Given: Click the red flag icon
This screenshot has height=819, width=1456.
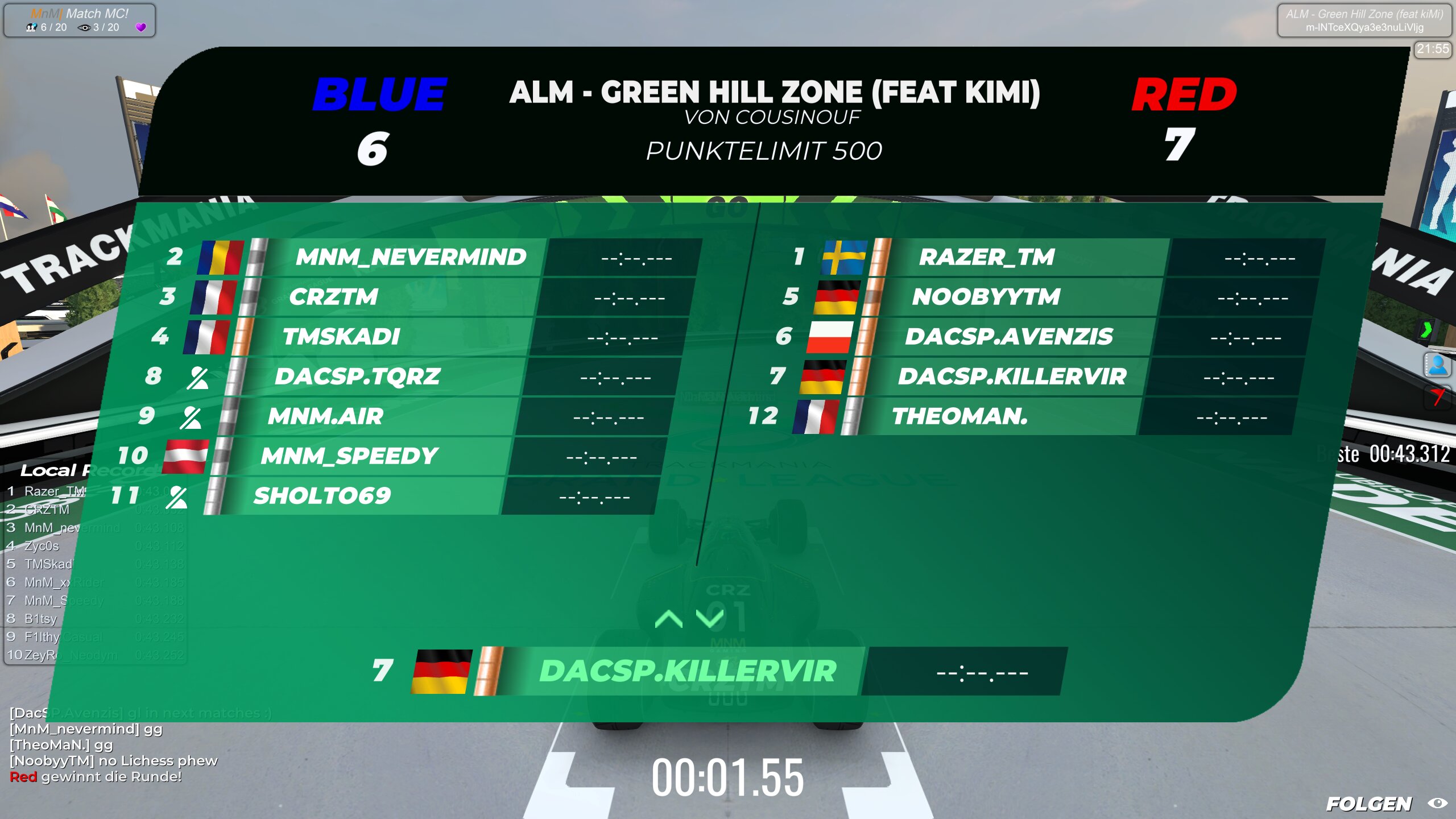Looking at the screenshot, I should coord(1437,396).
